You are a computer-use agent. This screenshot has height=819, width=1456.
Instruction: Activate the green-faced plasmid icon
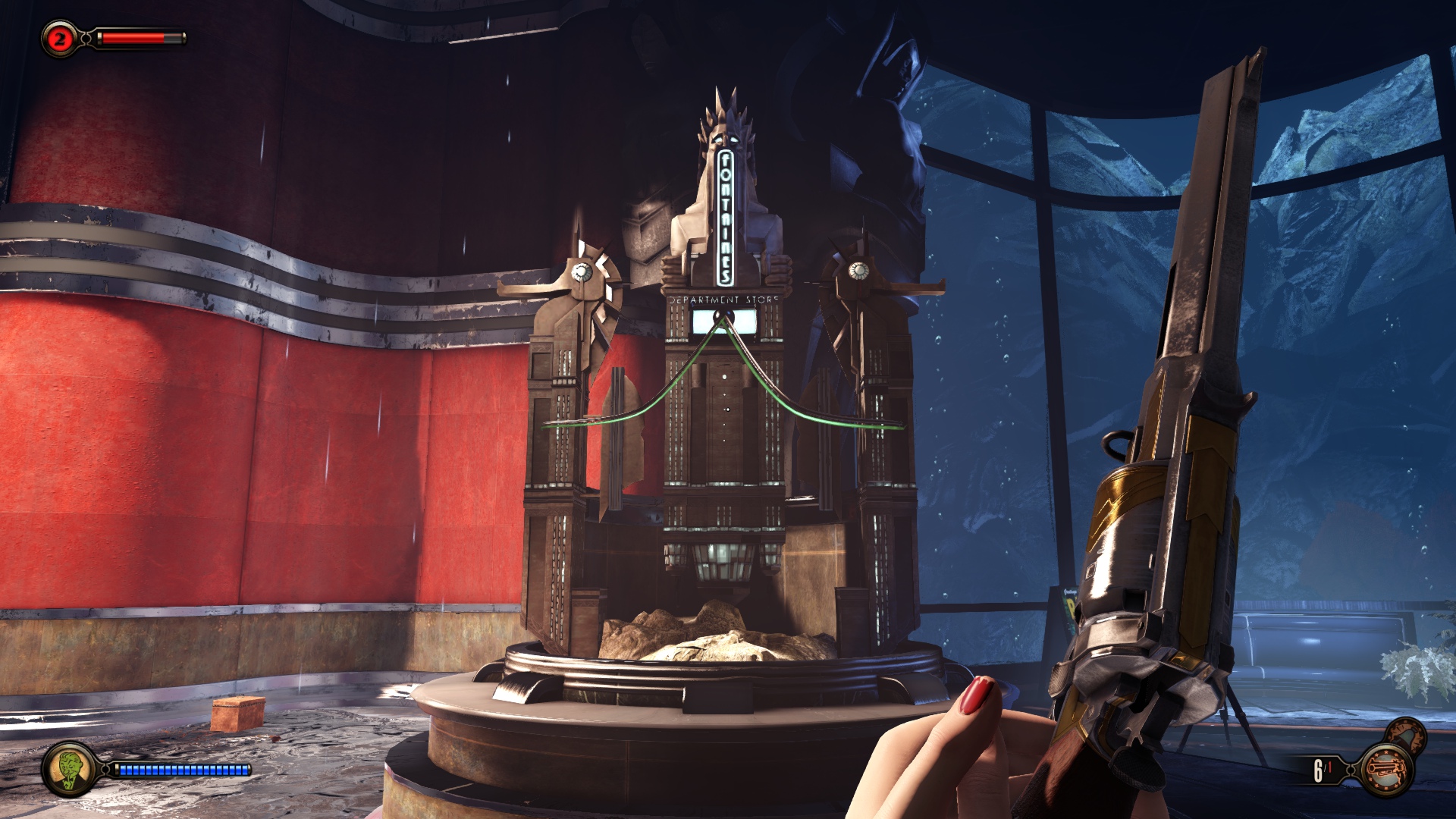tap(69, 769)
